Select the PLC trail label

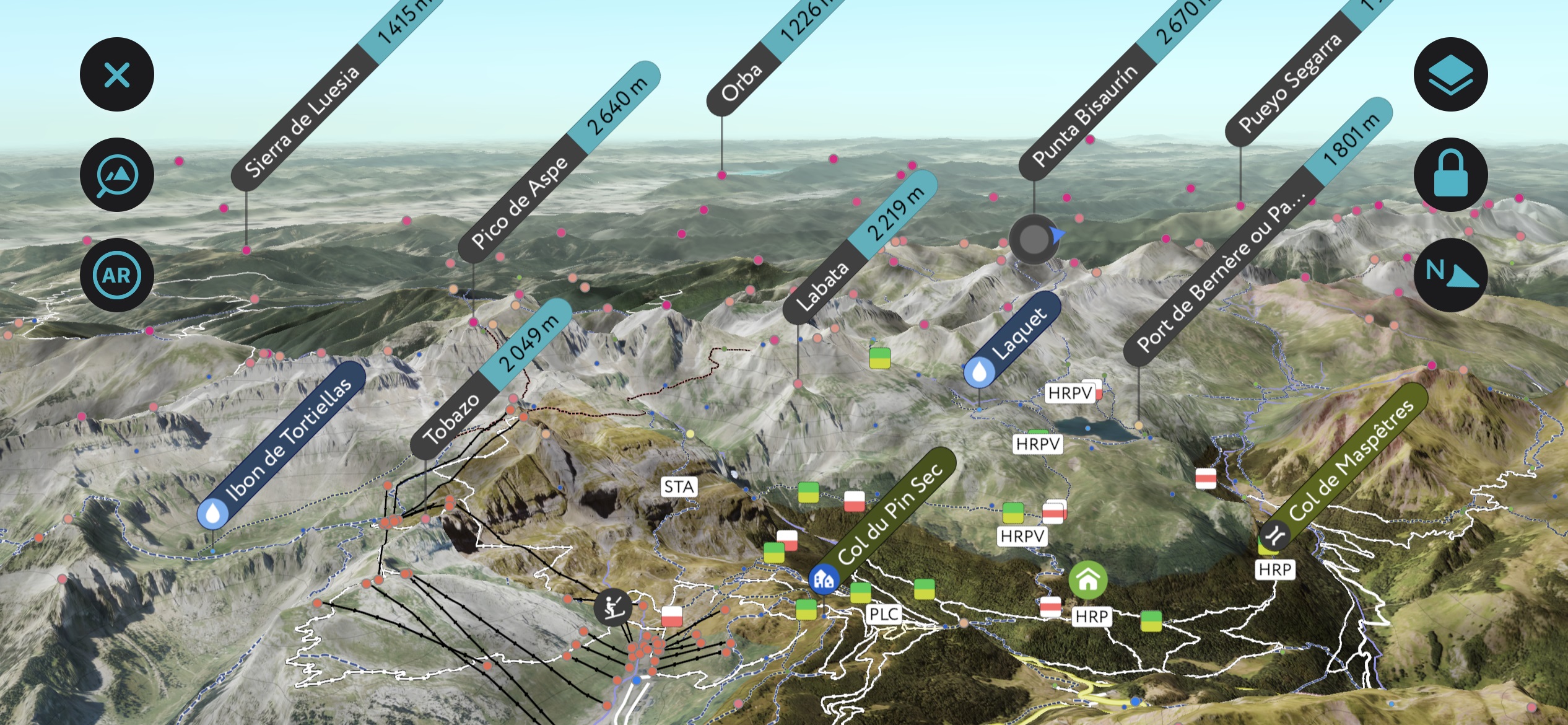click(886, 613)
